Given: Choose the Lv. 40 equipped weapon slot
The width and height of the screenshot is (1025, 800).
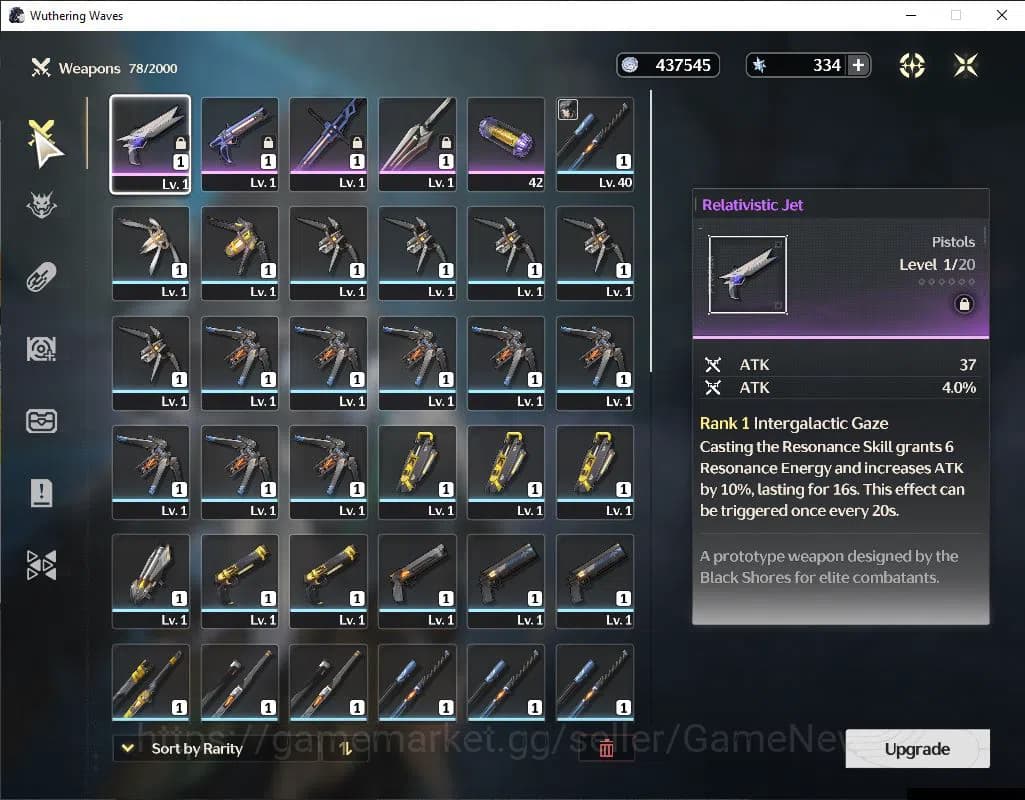Looking at the screenshot, I should (595, 142).
